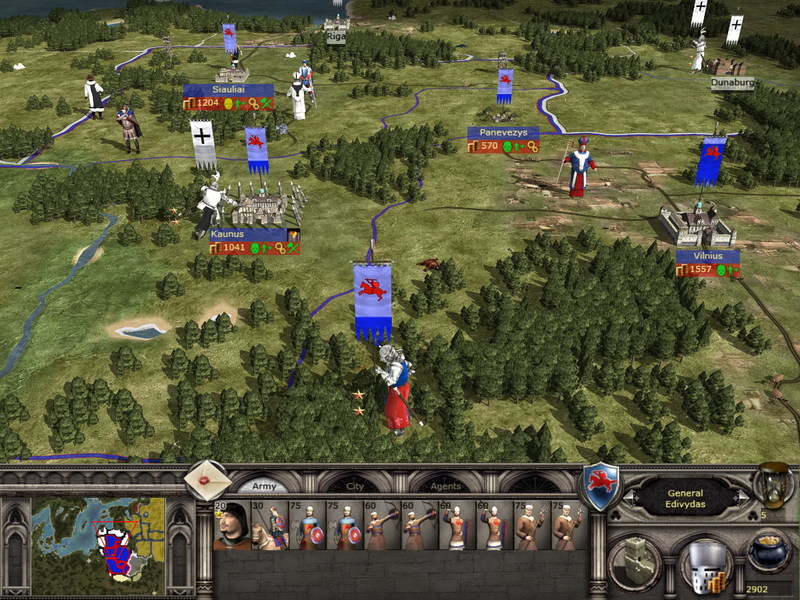Screen dimensions: 800x600
Task: Switch to the Army tab
Action: [264, 486]
